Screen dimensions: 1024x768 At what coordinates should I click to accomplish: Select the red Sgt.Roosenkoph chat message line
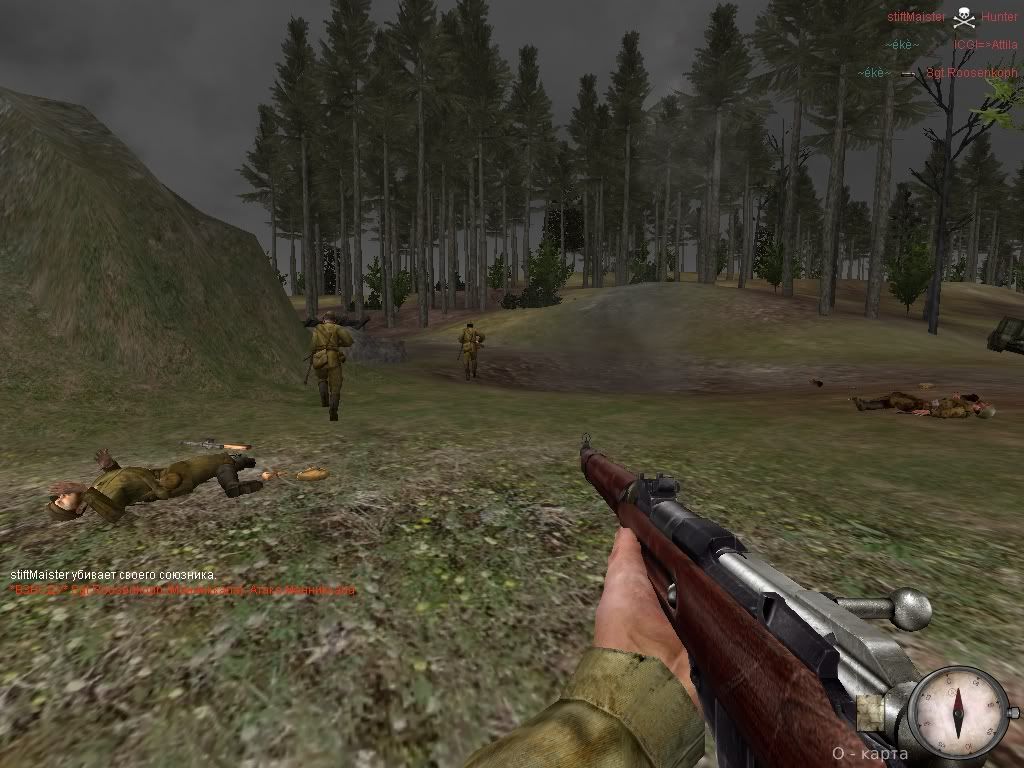[182, 591]
